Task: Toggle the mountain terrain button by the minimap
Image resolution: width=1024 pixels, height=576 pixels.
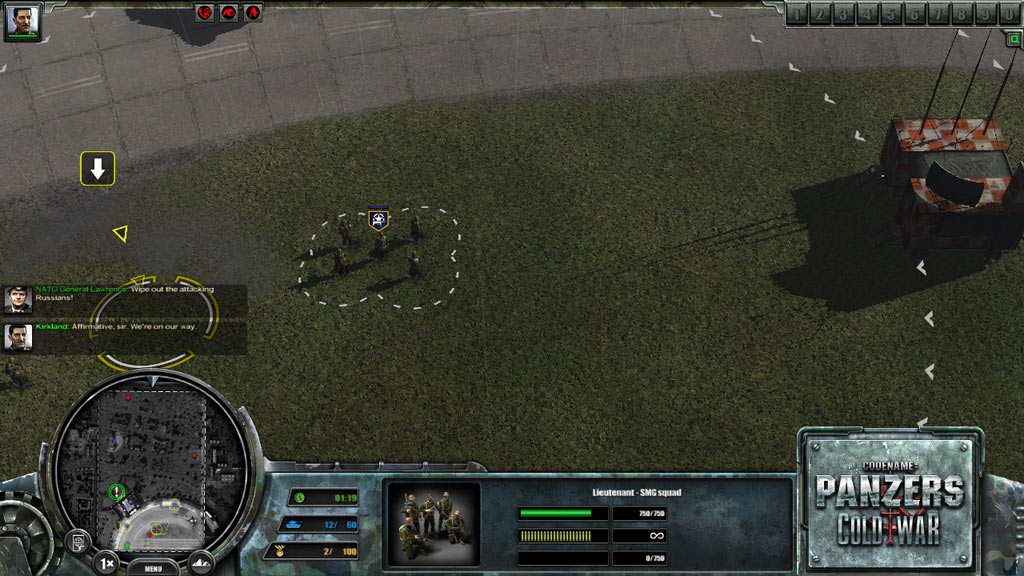Action: coord(201,563)
